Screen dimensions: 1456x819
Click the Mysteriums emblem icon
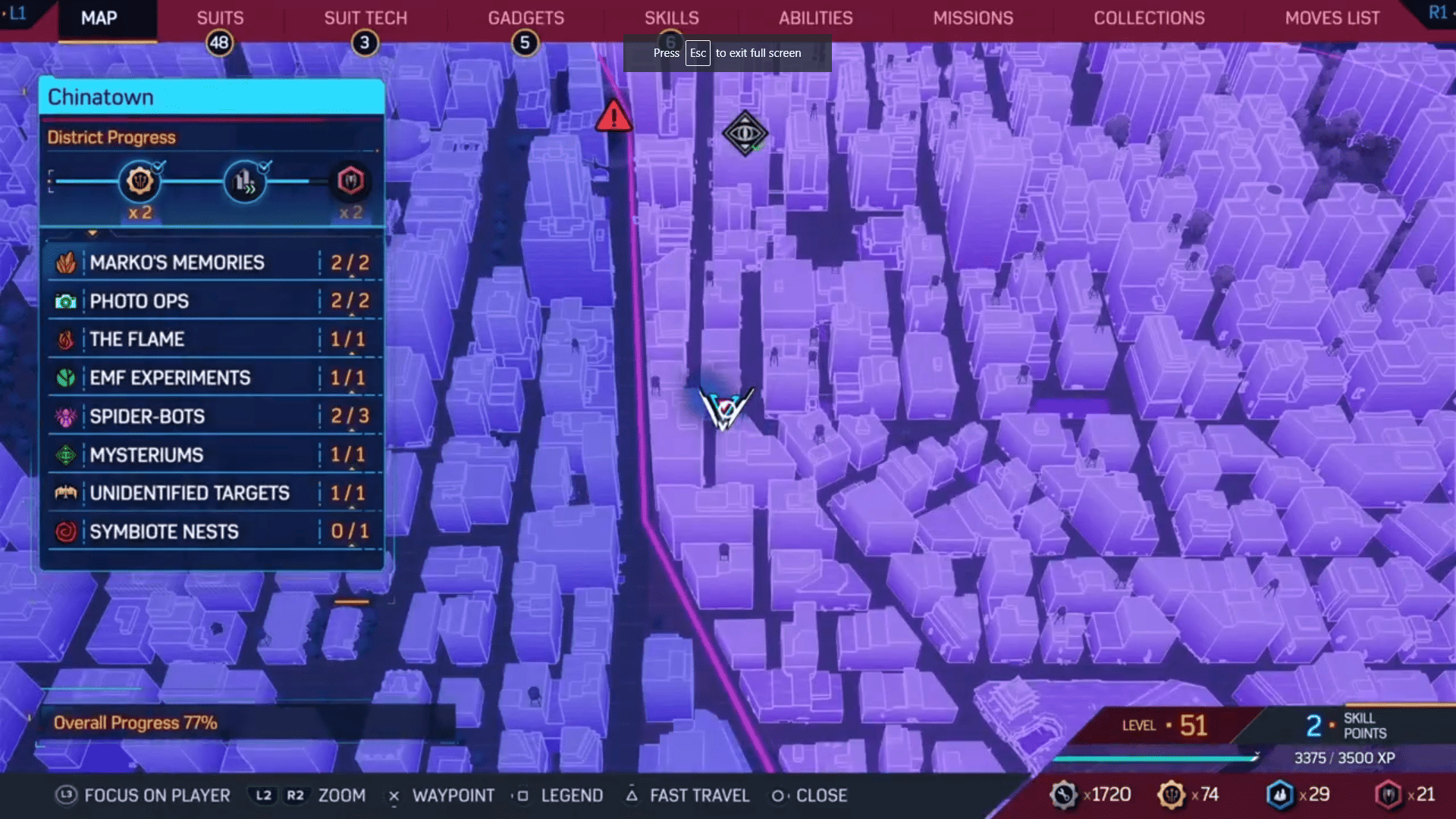tap(67, 454)
